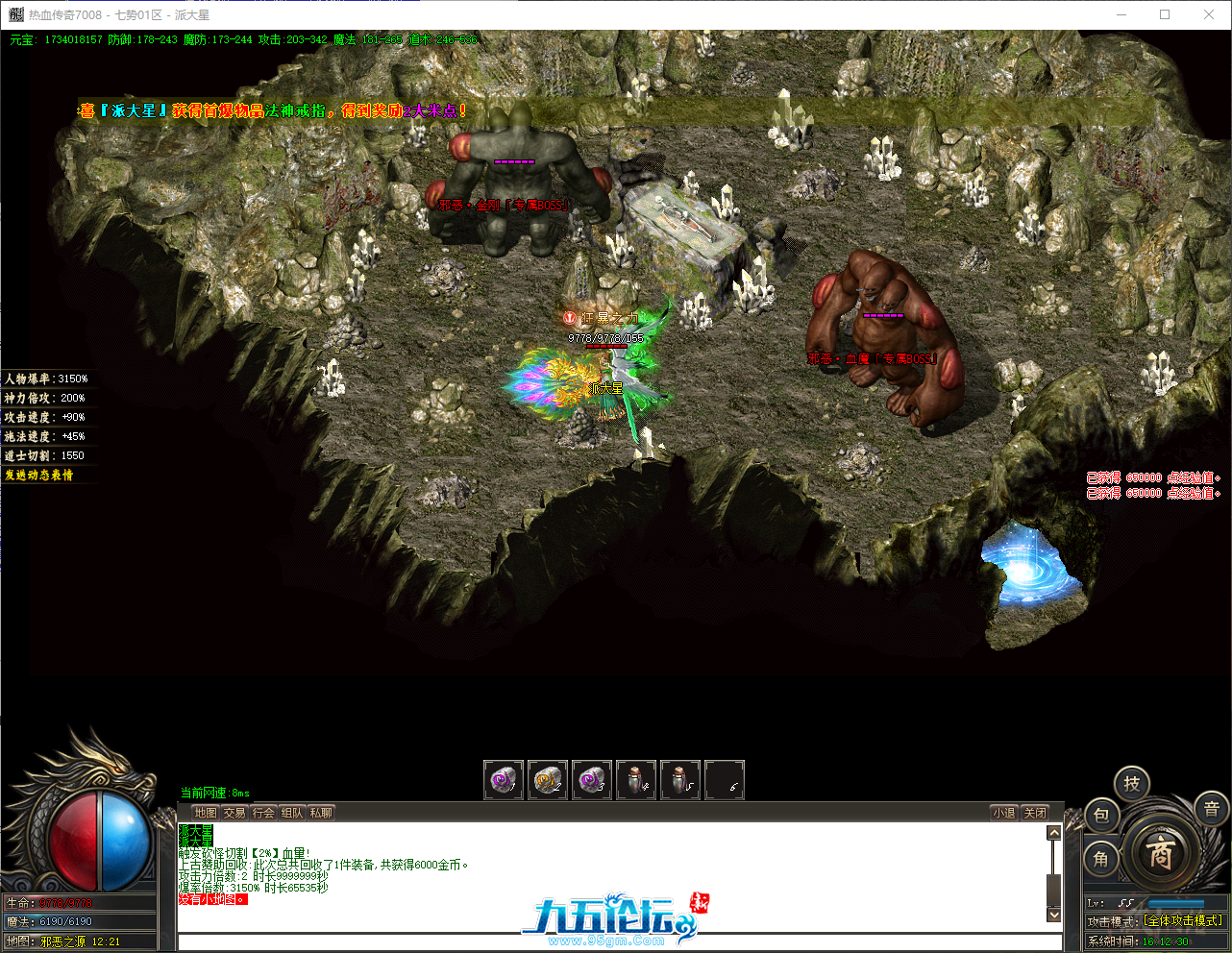Switch to the 组队 team tab
The width and height of the screenshot is (1232, 953).
pos(292,812)
